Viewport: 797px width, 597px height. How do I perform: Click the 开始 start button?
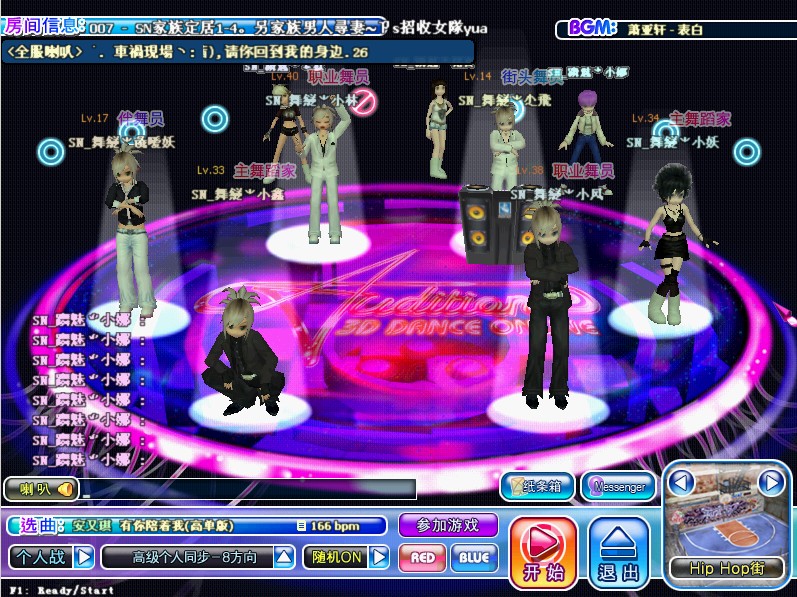(543, 551)
